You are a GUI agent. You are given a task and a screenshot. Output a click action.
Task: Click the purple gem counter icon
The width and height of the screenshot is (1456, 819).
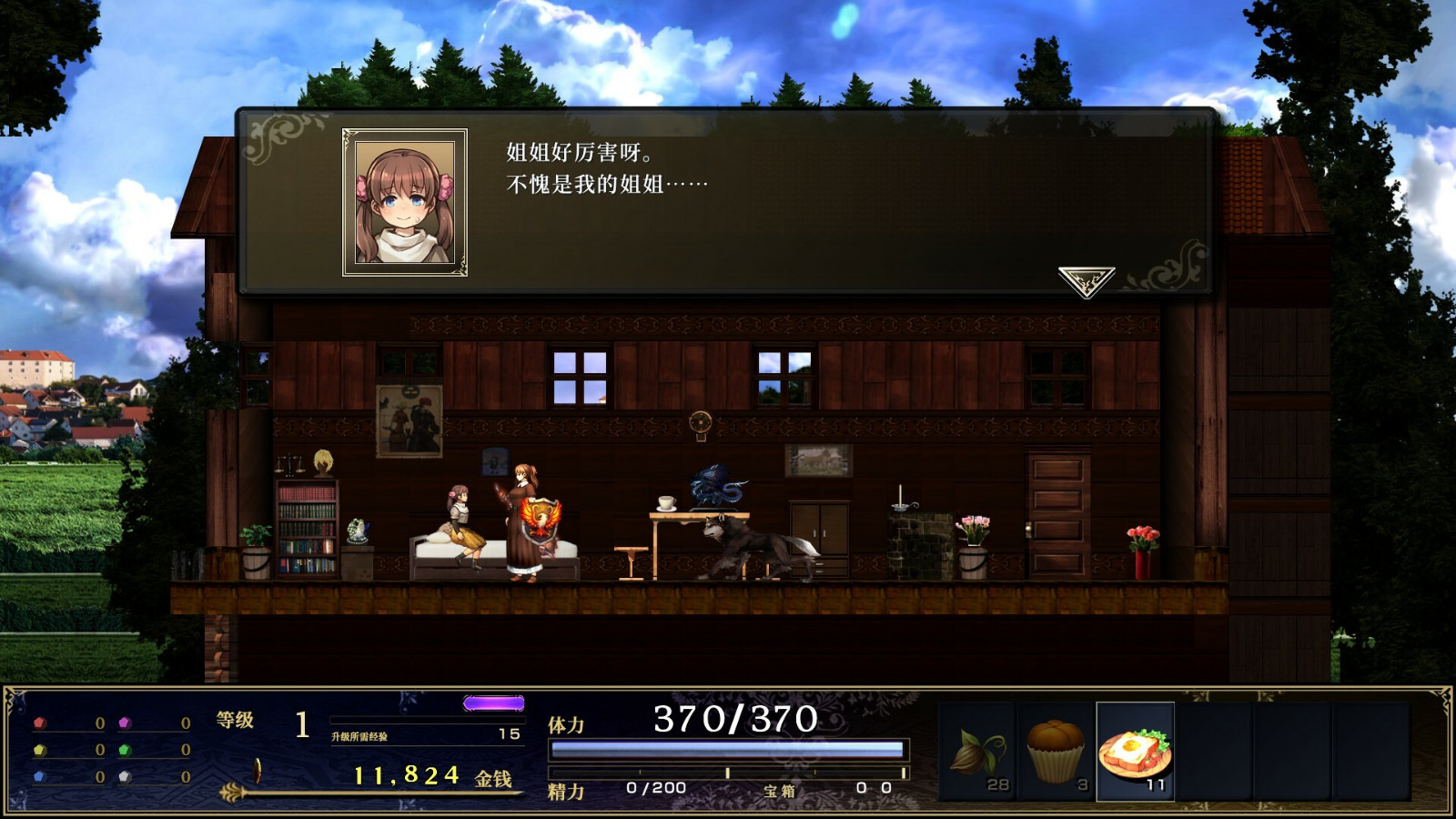click(124, 723)
